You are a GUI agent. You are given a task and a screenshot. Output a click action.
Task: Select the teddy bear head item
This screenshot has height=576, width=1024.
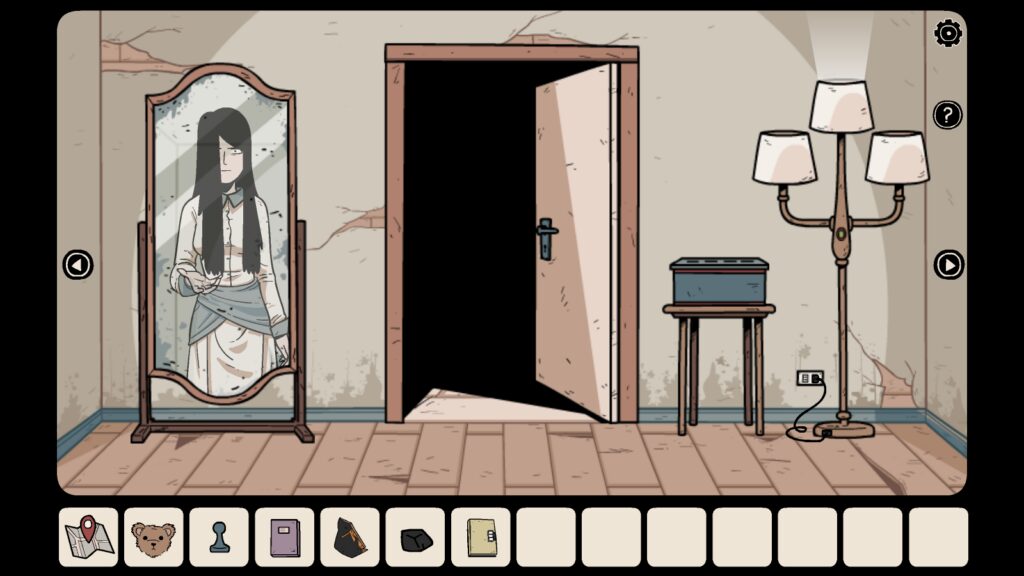pyautogui.click(x=153, y=538)
